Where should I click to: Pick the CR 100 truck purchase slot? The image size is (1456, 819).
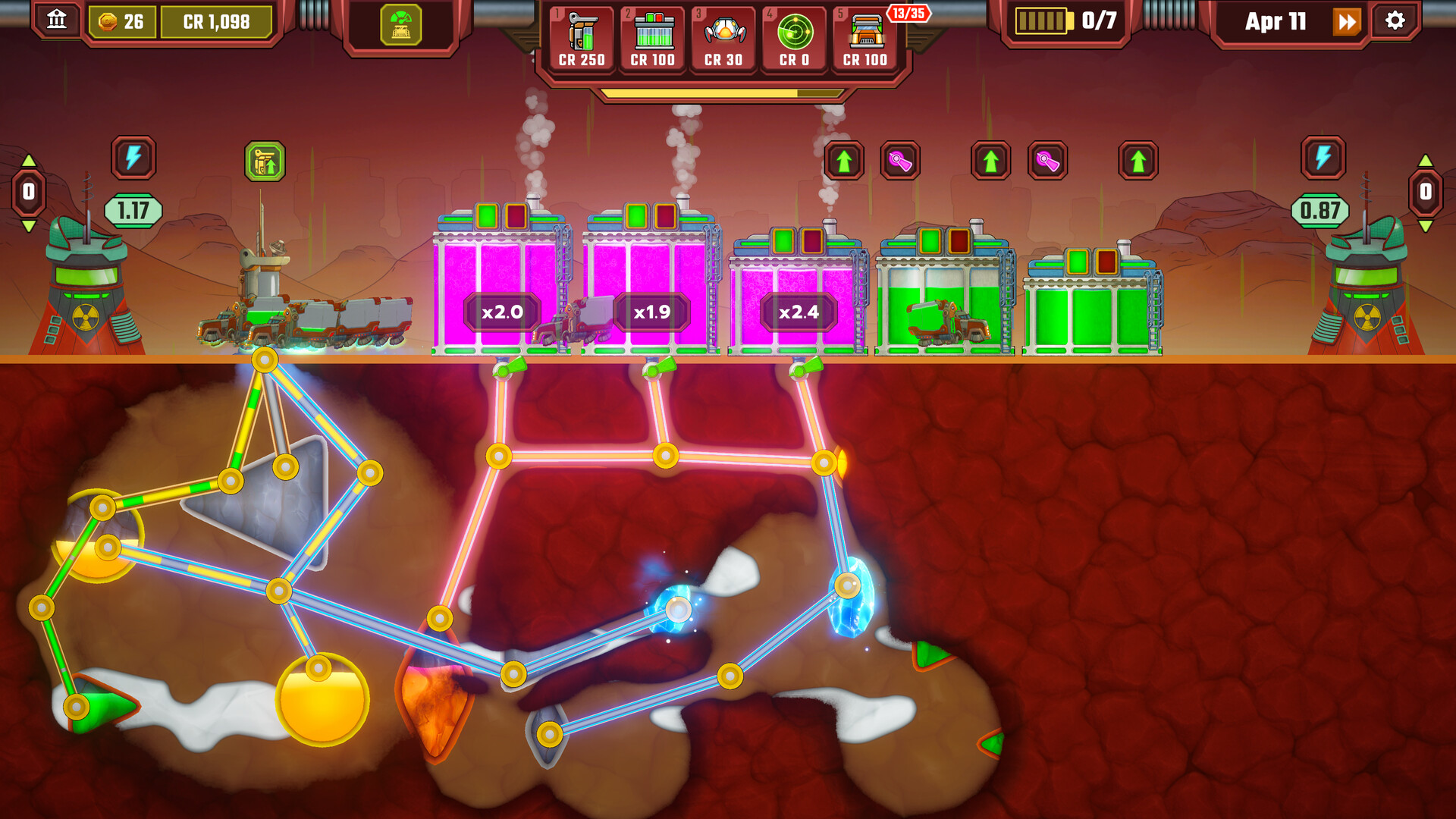pyautogui.click(x=865, y=39)
